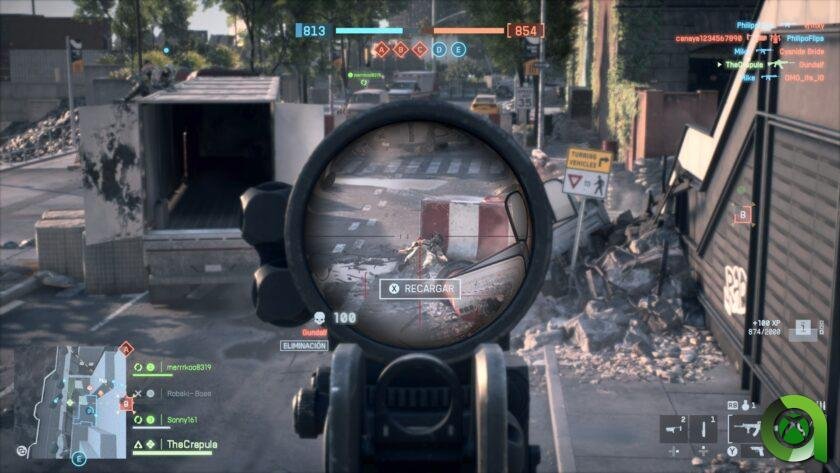Select objective B marker on the minimap
This screenshot has height=473, width=840.
[x=127, y=403]
